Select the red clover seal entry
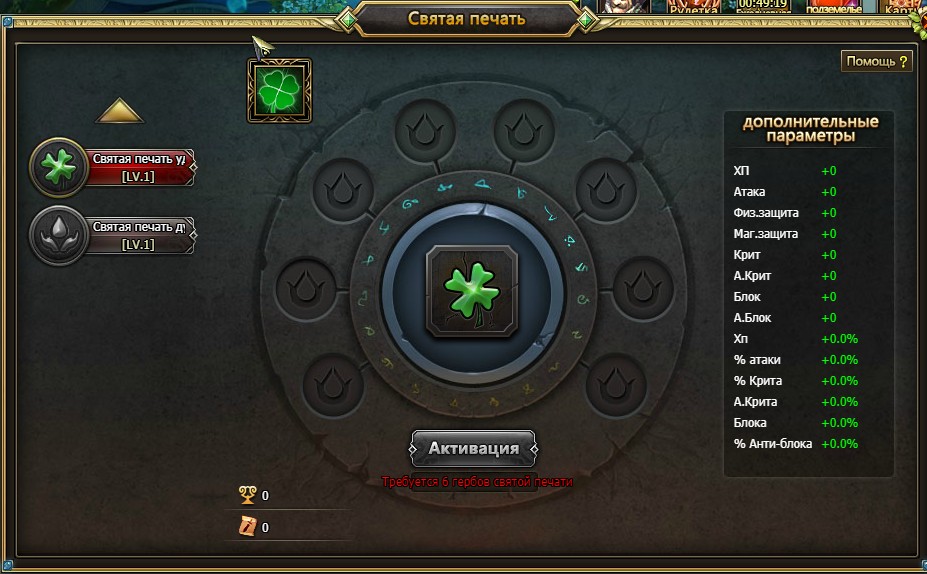 click(x=113, y=167)
